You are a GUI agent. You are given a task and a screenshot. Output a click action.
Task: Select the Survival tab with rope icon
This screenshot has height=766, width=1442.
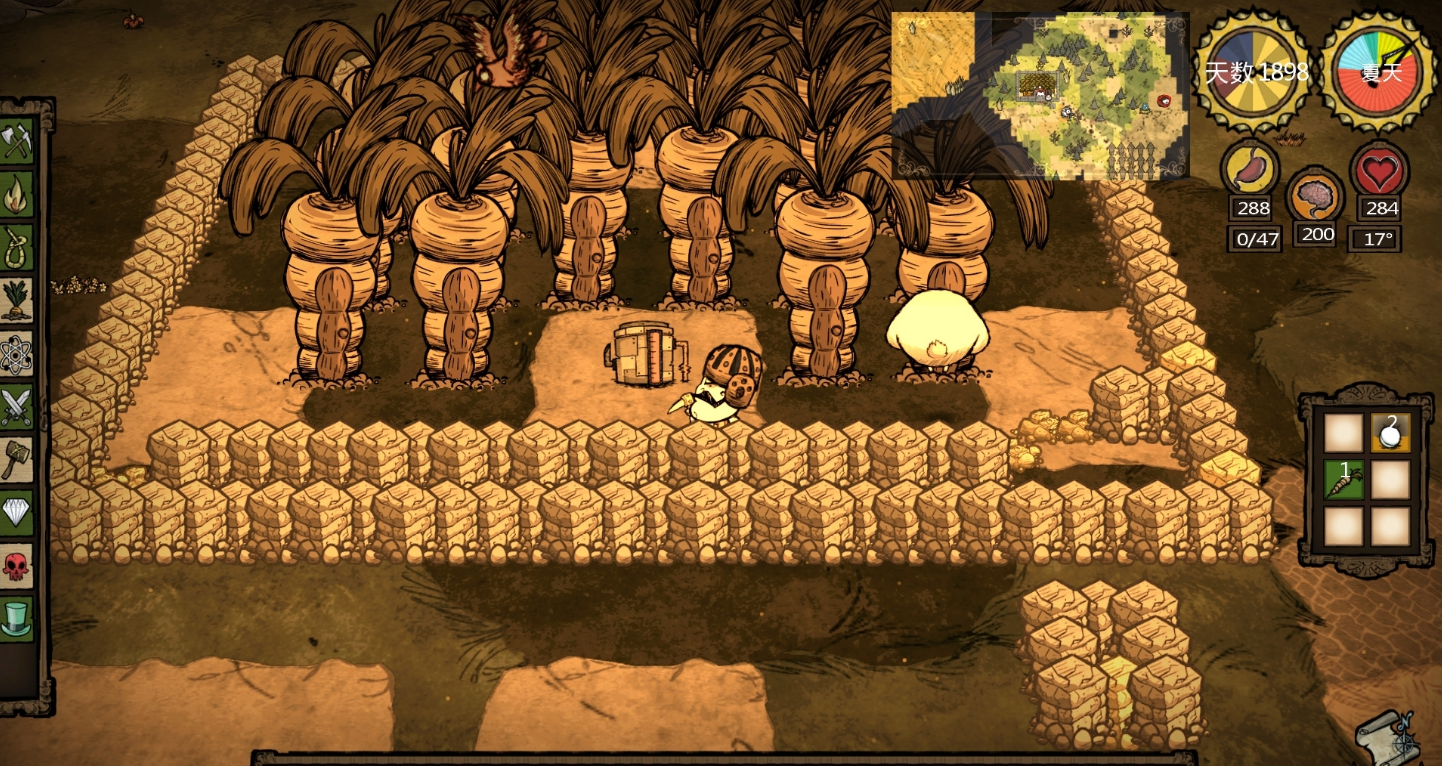coord(17,248)
